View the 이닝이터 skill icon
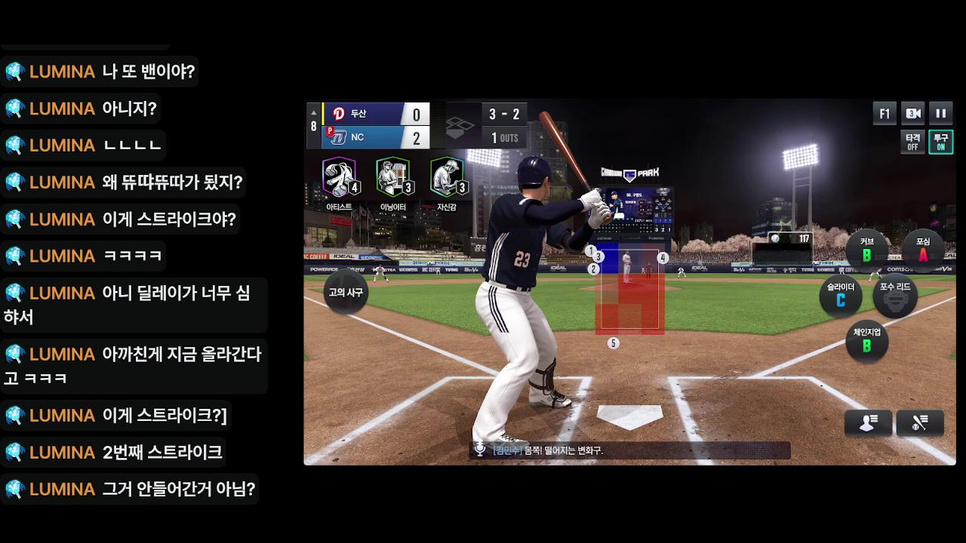This screenshot has width=966, height=543. 393,178
